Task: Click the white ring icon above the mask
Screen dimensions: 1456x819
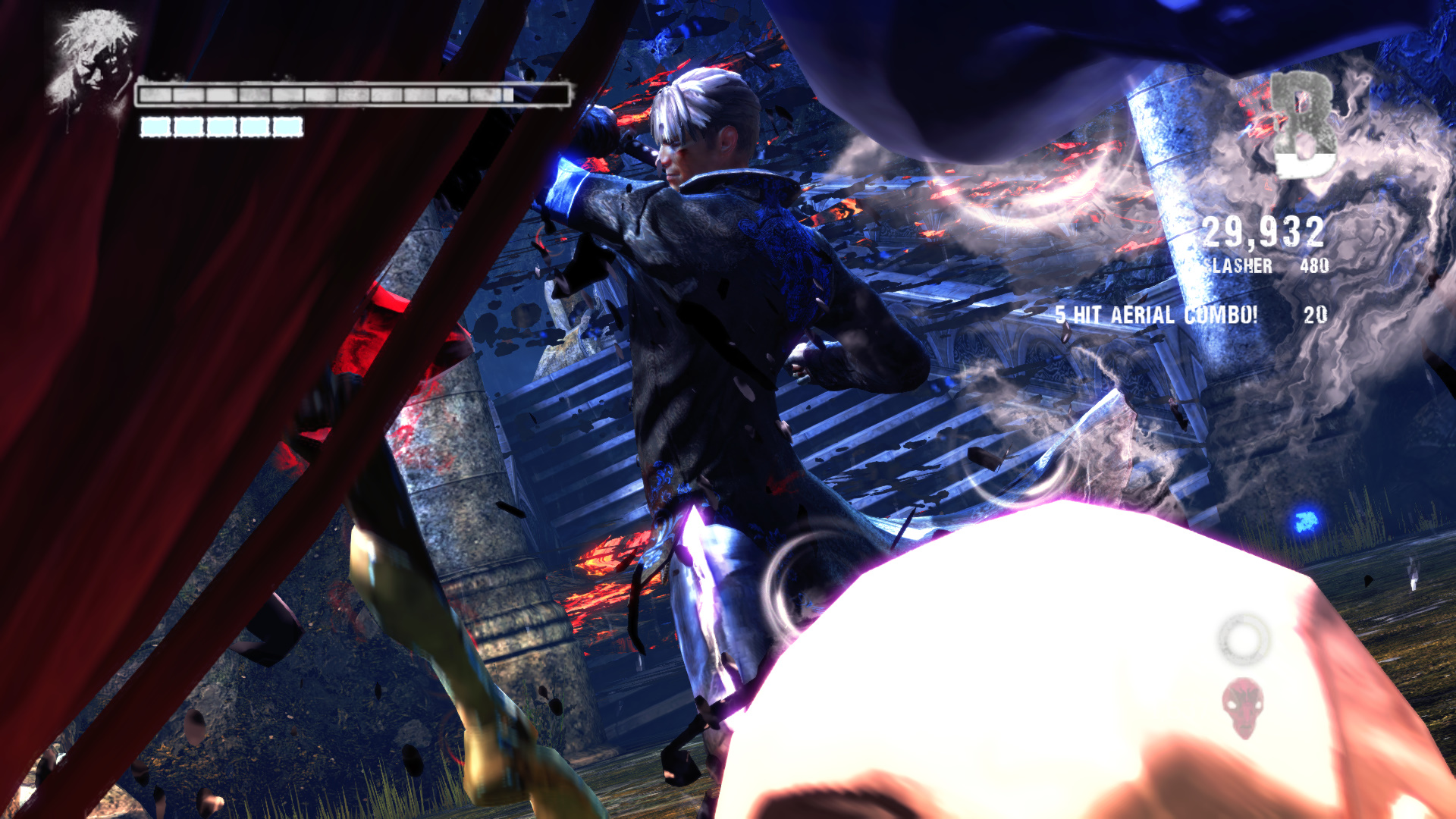Action: 1244,639
